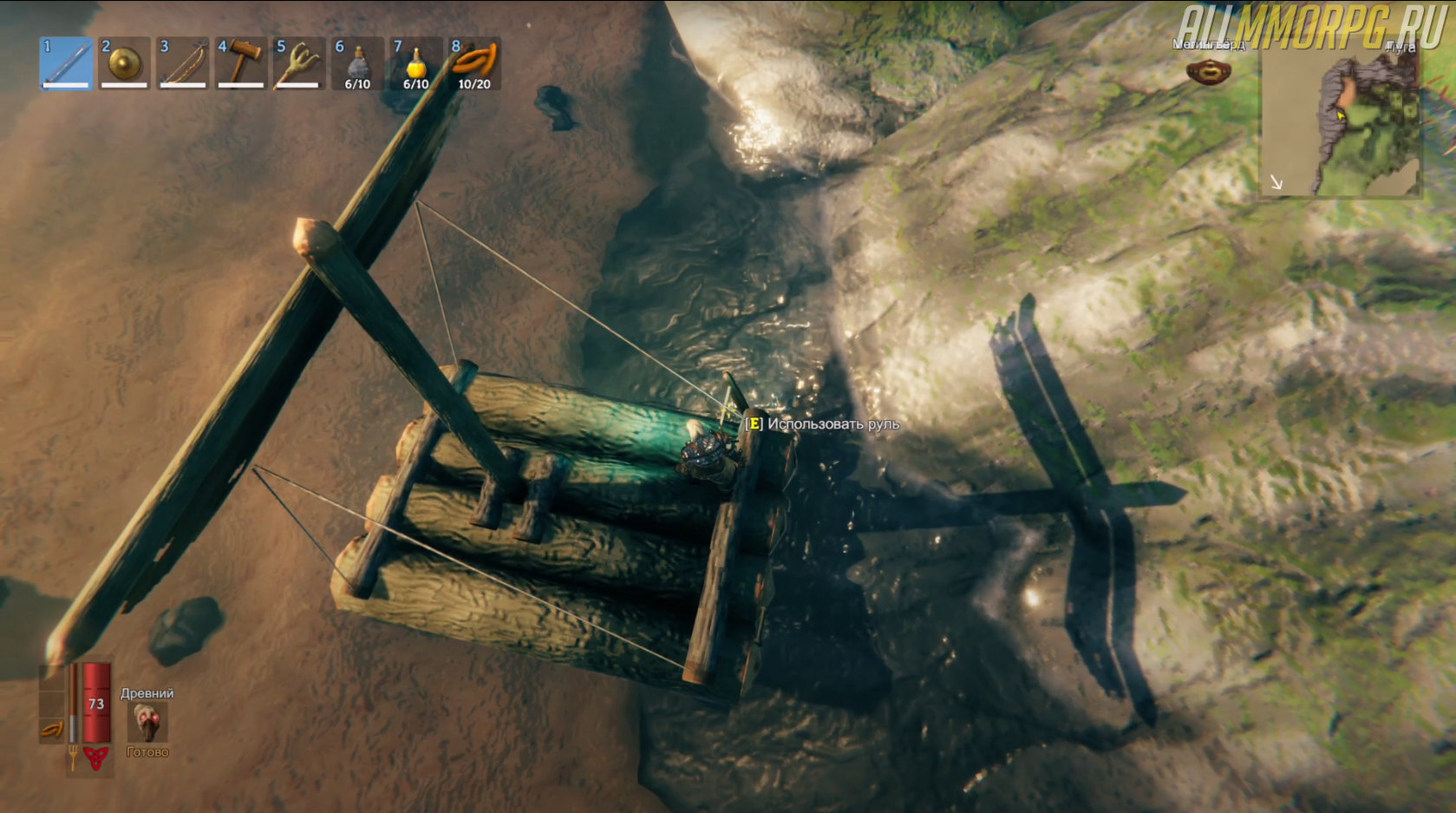The image size is (1456, 813).
Task: Activate the Elder forsaken power icon
Action: pyautogui.click(x=147, y=722)
